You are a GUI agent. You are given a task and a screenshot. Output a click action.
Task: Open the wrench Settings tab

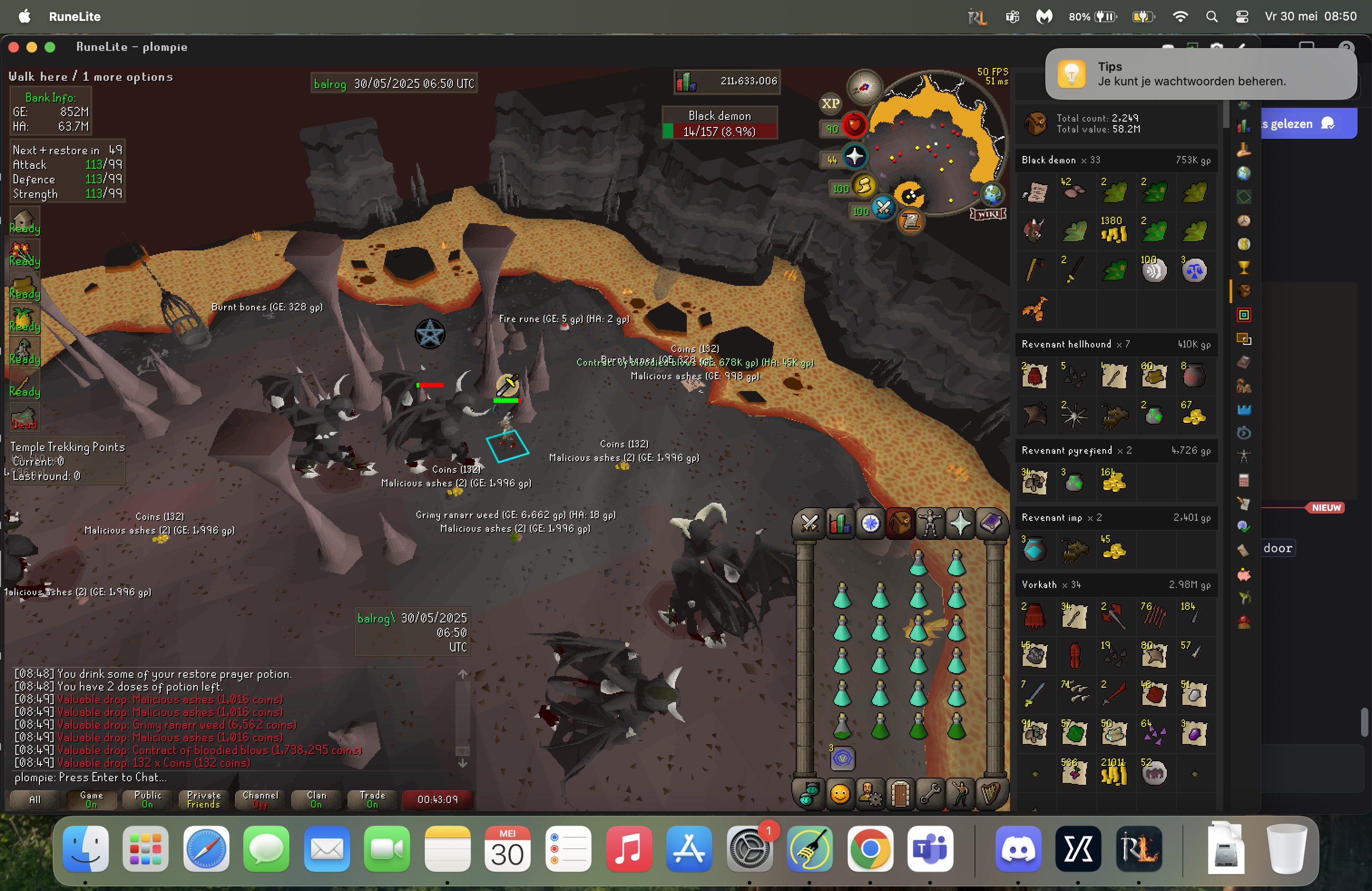click(930, 795)
